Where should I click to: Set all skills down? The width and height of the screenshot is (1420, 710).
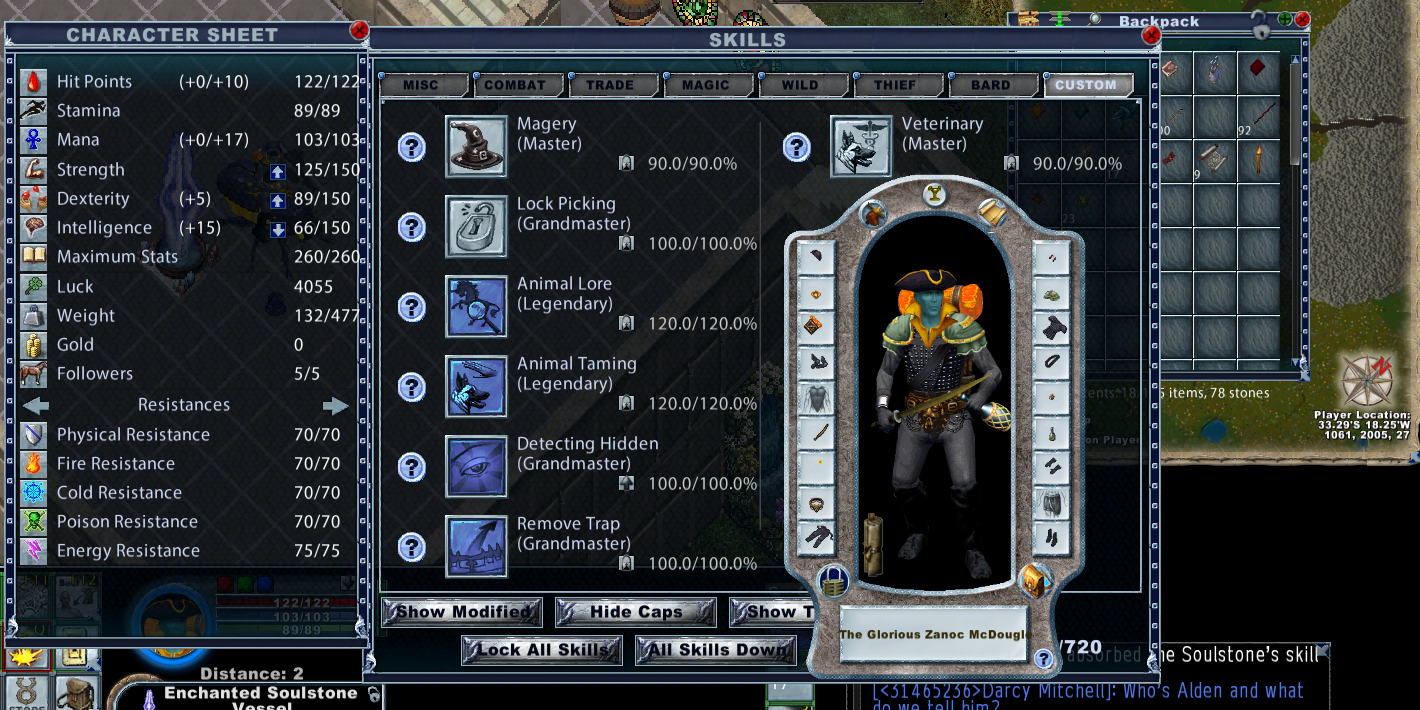pyautogui.click(x=715, y=650)
